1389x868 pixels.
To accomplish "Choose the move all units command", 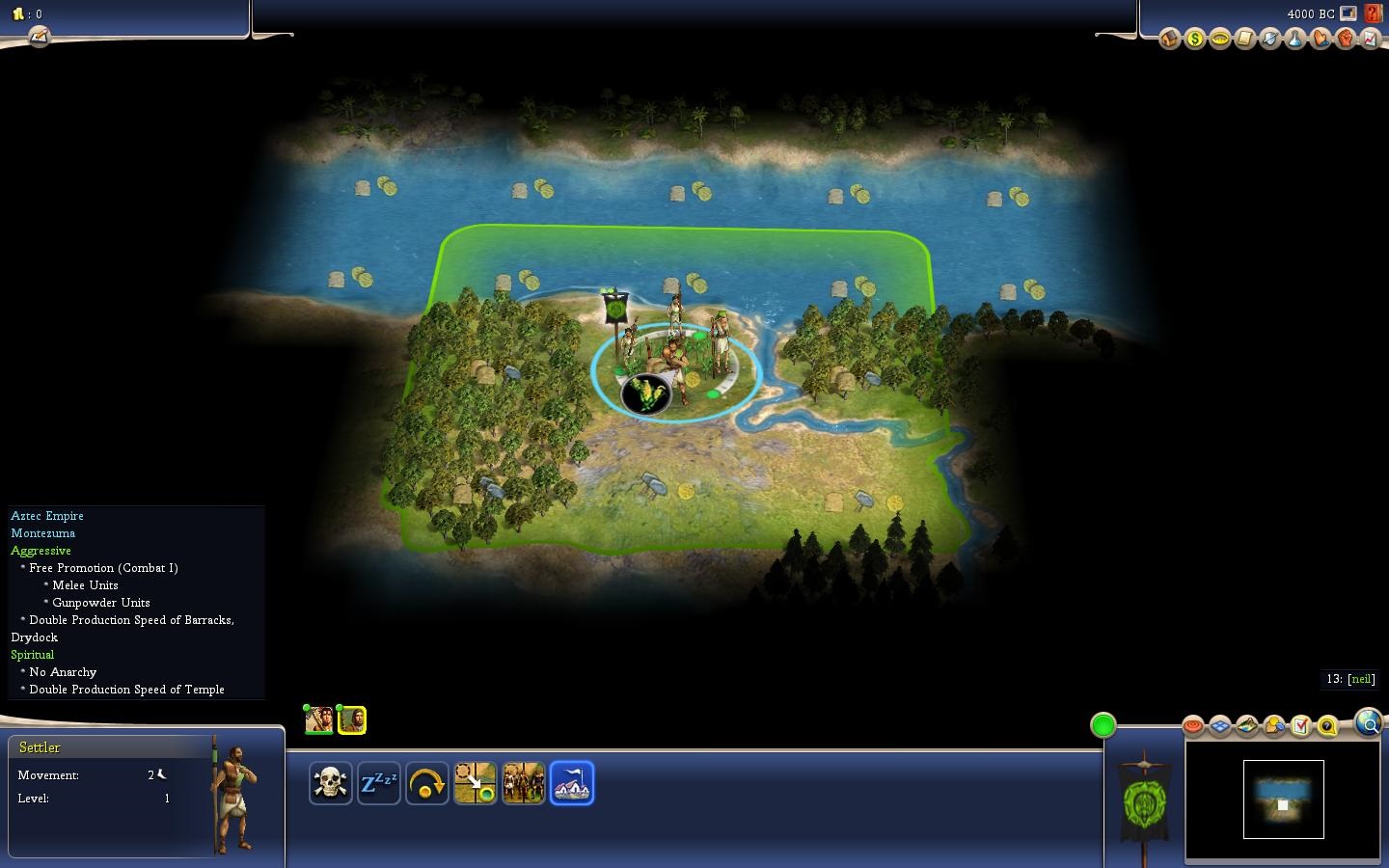I will [523, 782].
